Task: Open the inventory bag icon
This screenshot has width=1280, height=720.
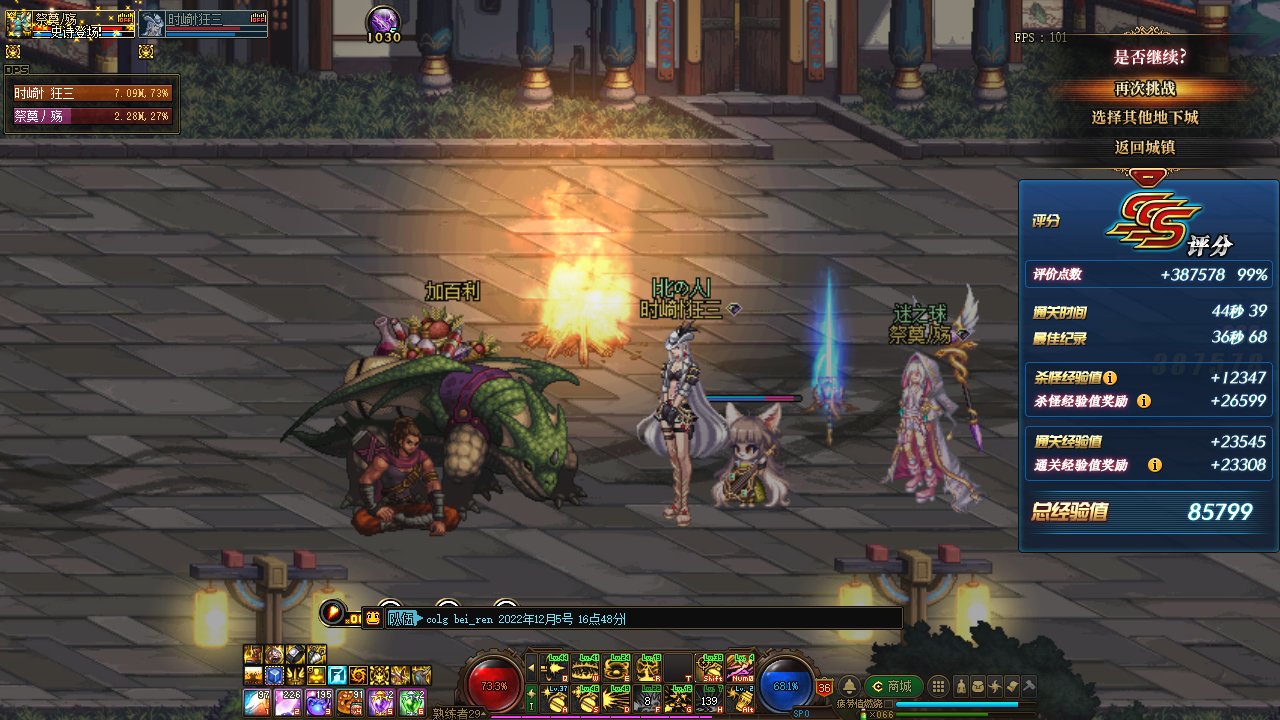Action: [978, 686]
